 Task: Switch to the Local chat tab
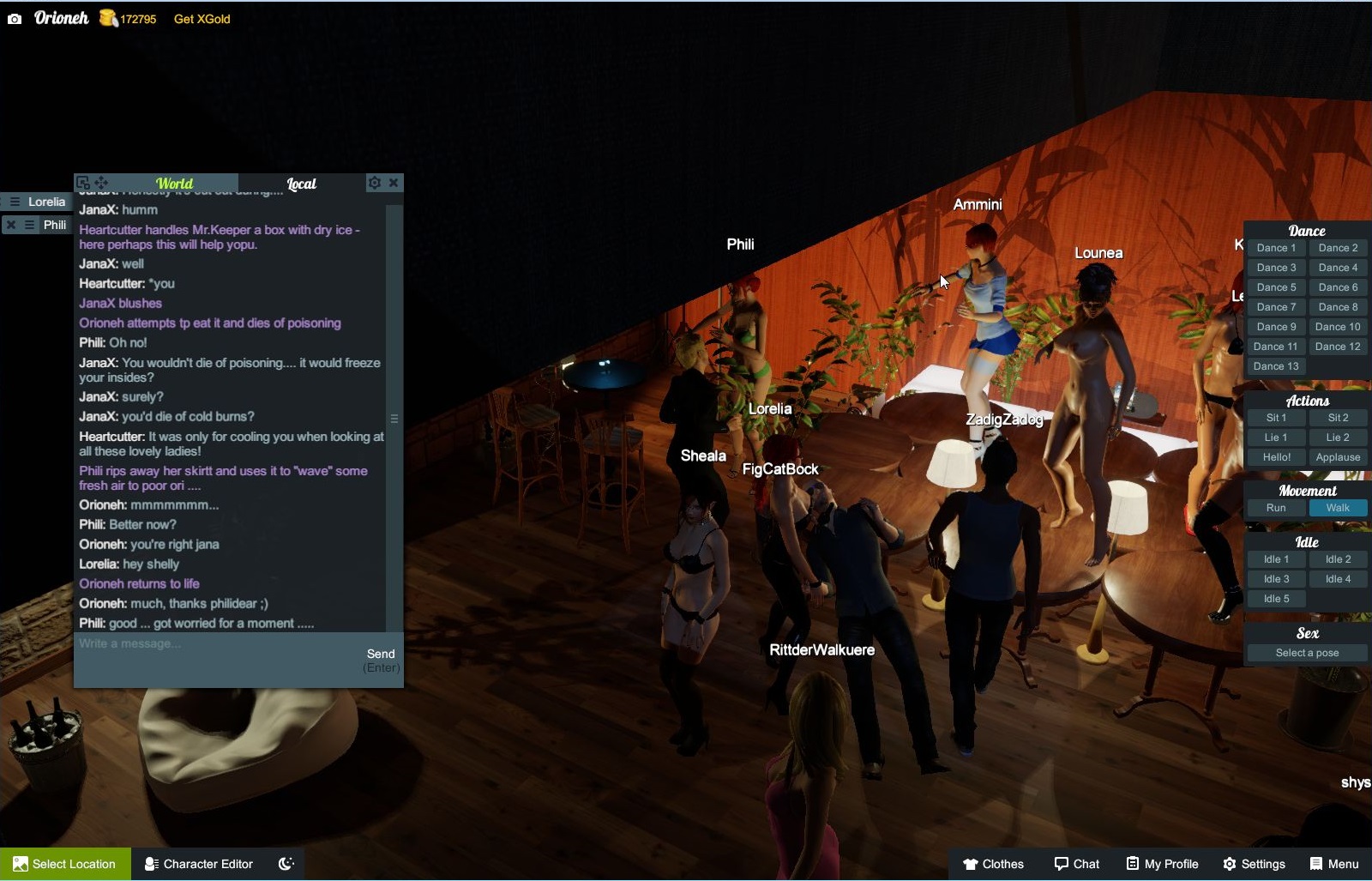coord(302,184)
